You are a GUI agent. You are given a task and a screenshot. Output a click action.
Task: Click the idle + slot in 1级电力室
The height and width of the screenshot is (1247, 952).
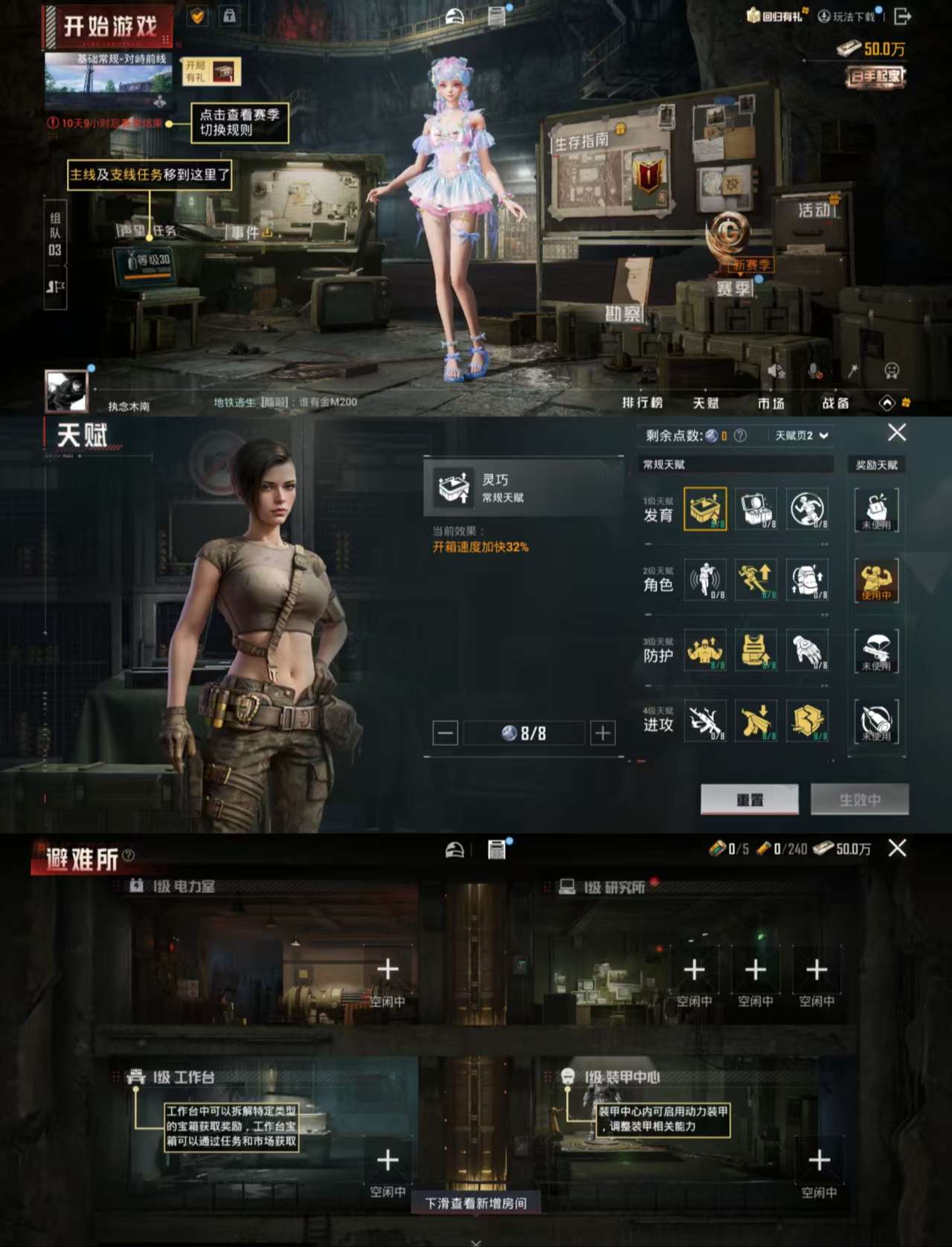coord(387,967)
